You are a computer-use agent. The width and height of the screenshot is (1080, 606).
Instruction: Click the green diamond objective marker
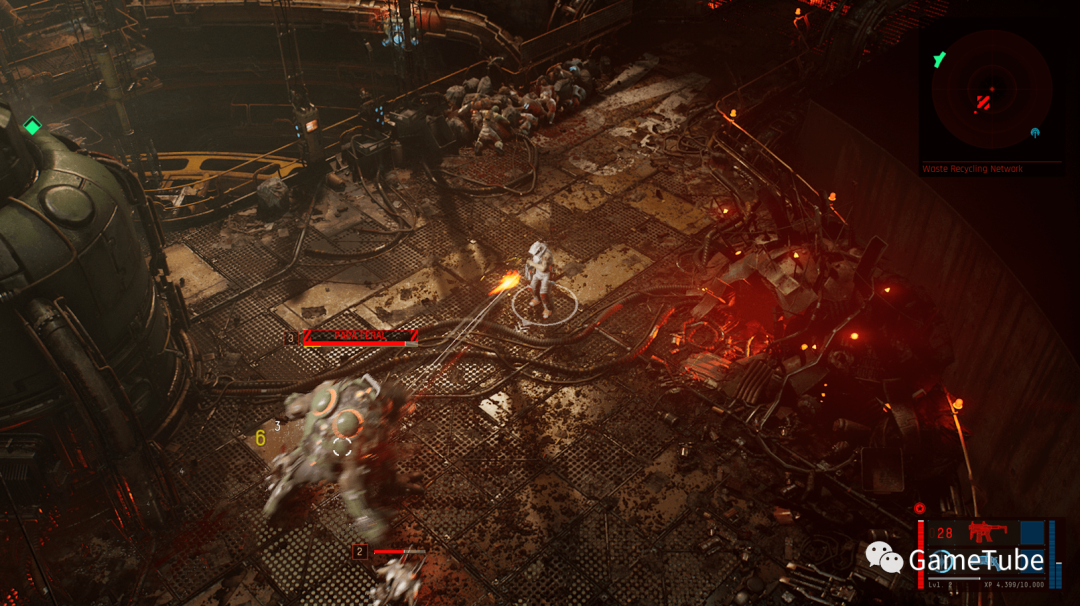click(32, 126)
